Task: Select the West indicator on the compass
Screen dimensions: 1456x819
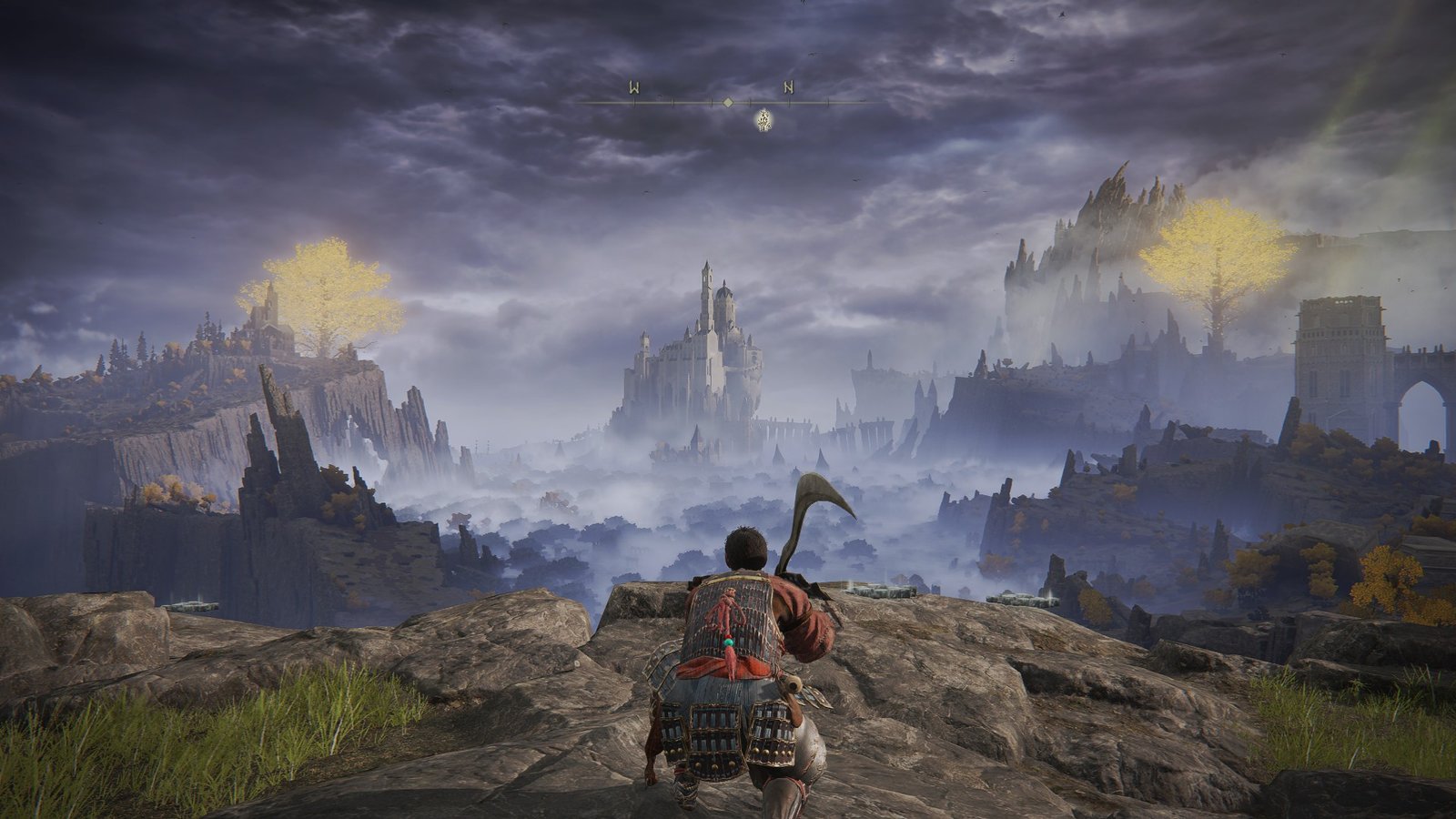Action: (x=633, y=87)
